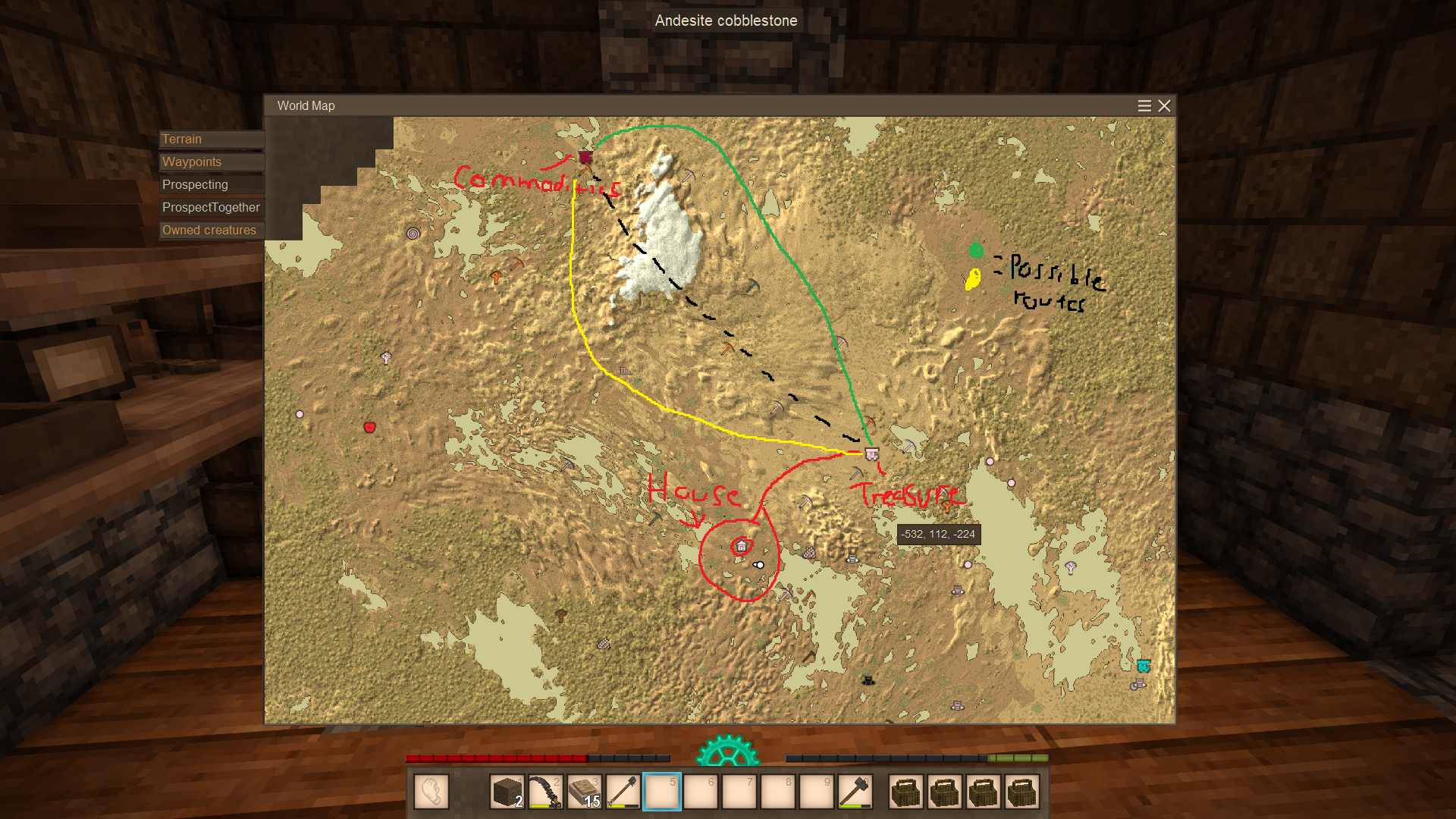The width and height of the screenshot is (1456, 819).
Task: Click the cyan trader marker on map
Action: coord(1144,667)
